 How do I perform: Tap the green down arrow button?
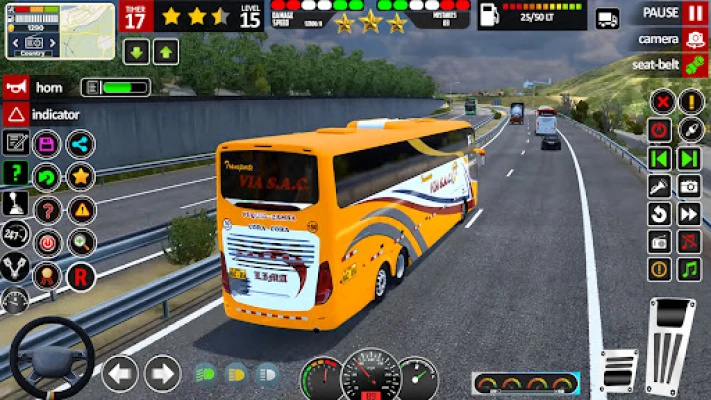coord(136,52)
